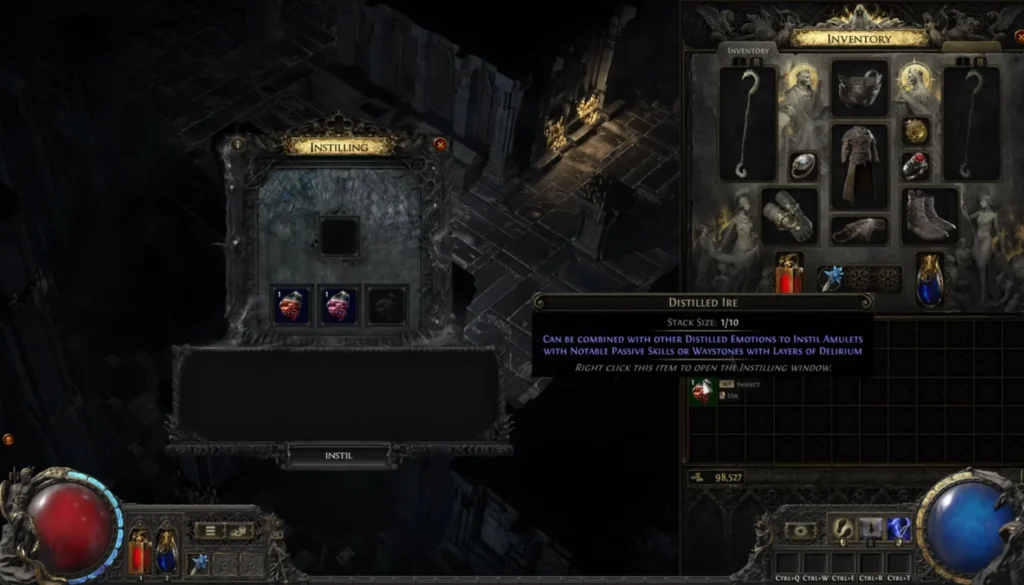Screen dimensions: 1024x585
Task: Show the Instilling window help info icon
Action: coord(238,144)
